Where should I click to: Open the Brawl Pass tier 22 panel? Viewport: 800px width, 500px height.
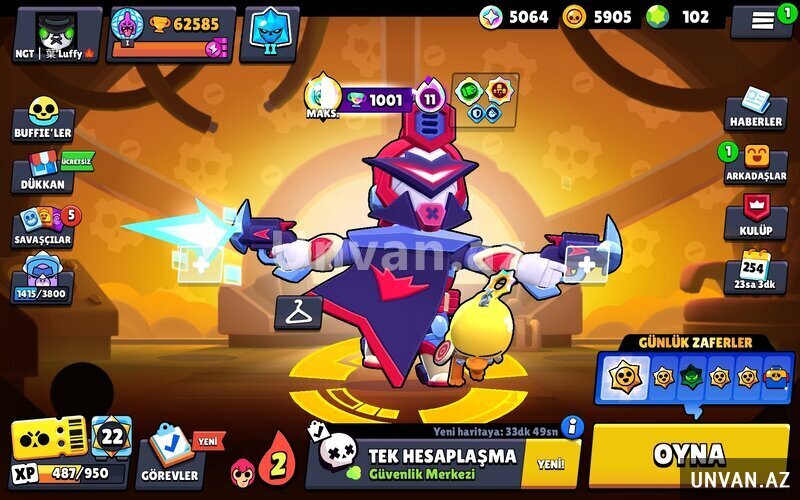point(111,437)
